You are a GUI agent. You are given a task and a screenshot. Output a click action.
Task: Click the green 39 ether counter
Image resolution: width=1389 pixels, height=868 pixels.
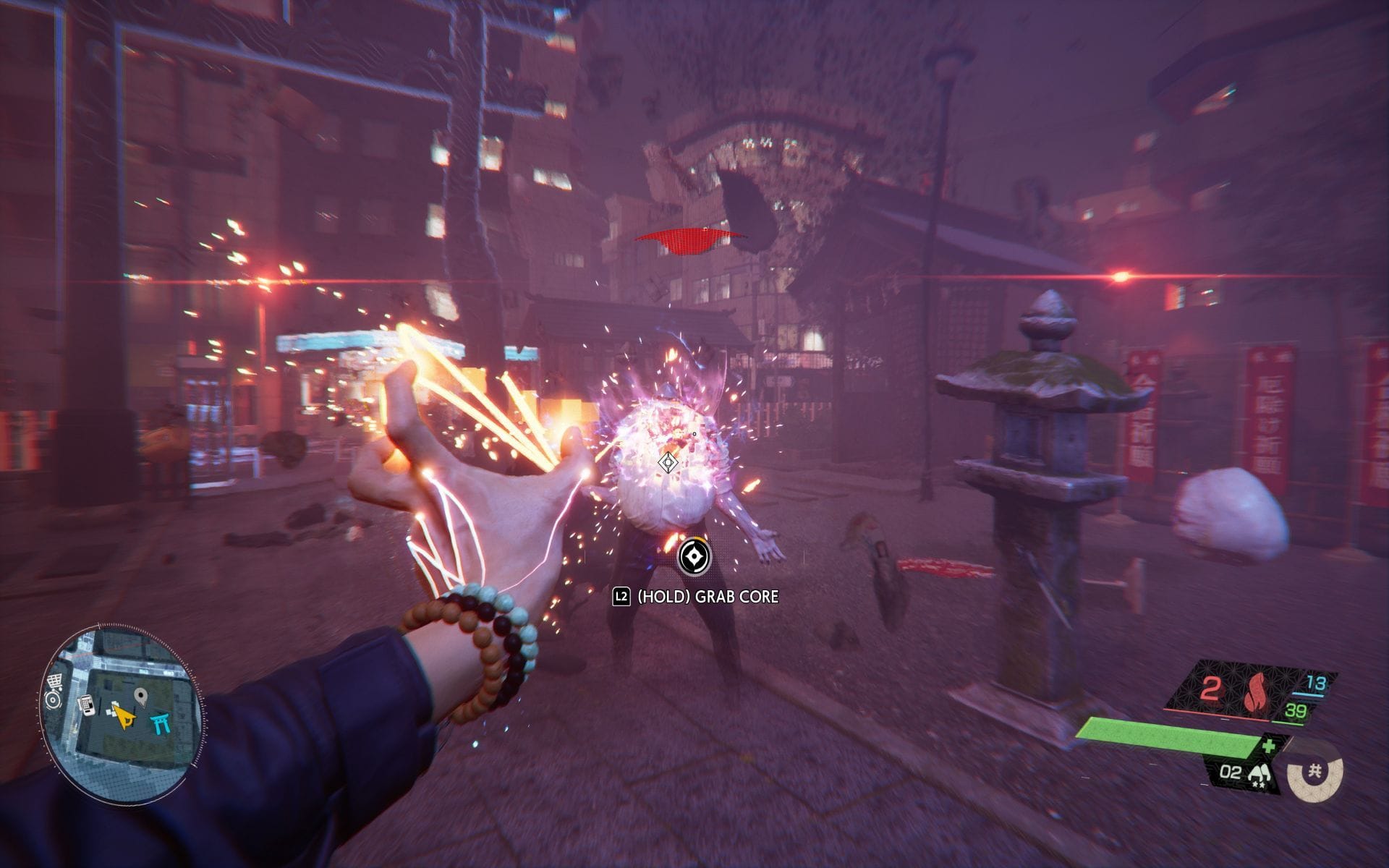point(1294,709)
